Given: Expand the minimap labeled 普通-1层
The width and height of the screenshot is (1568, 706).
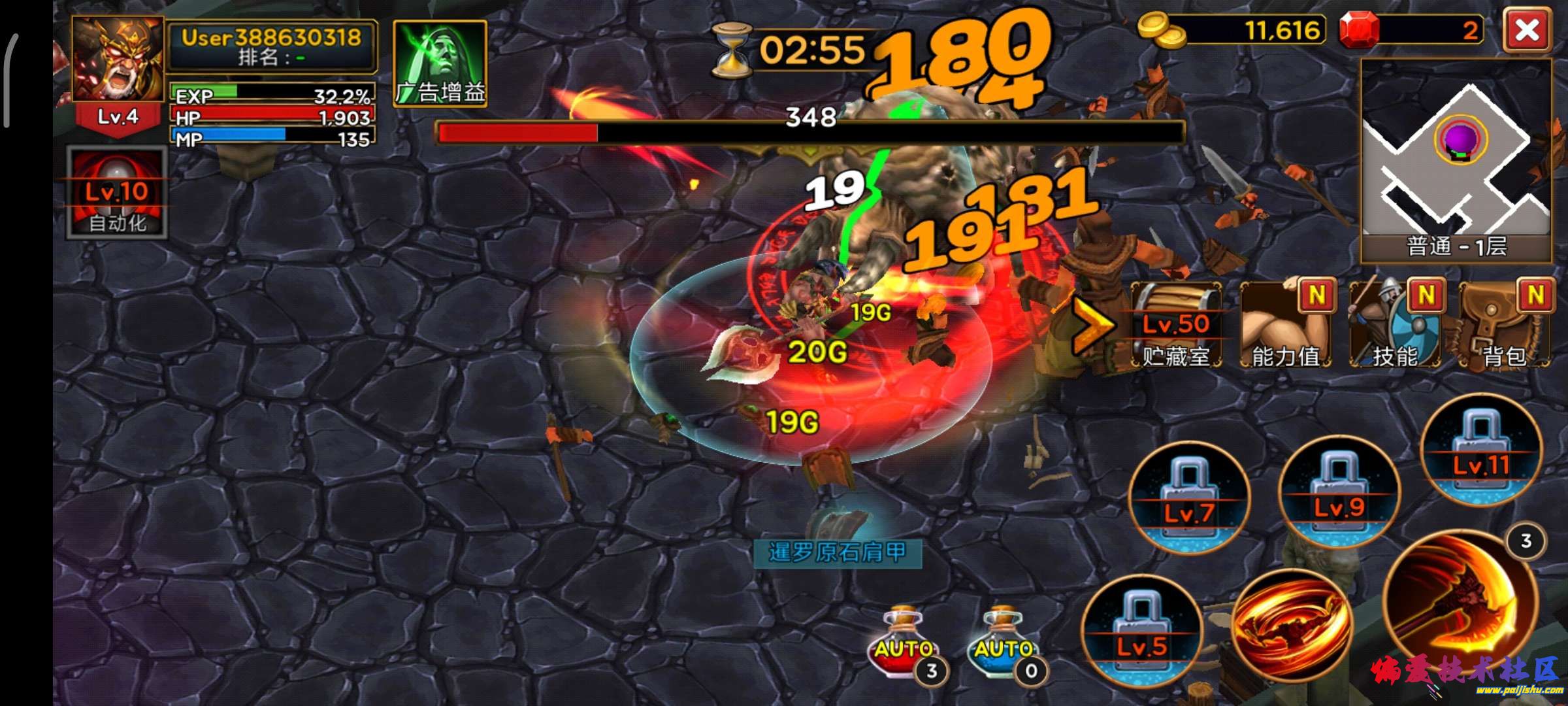Looking at the screenshot, I should coord(1457,163).
